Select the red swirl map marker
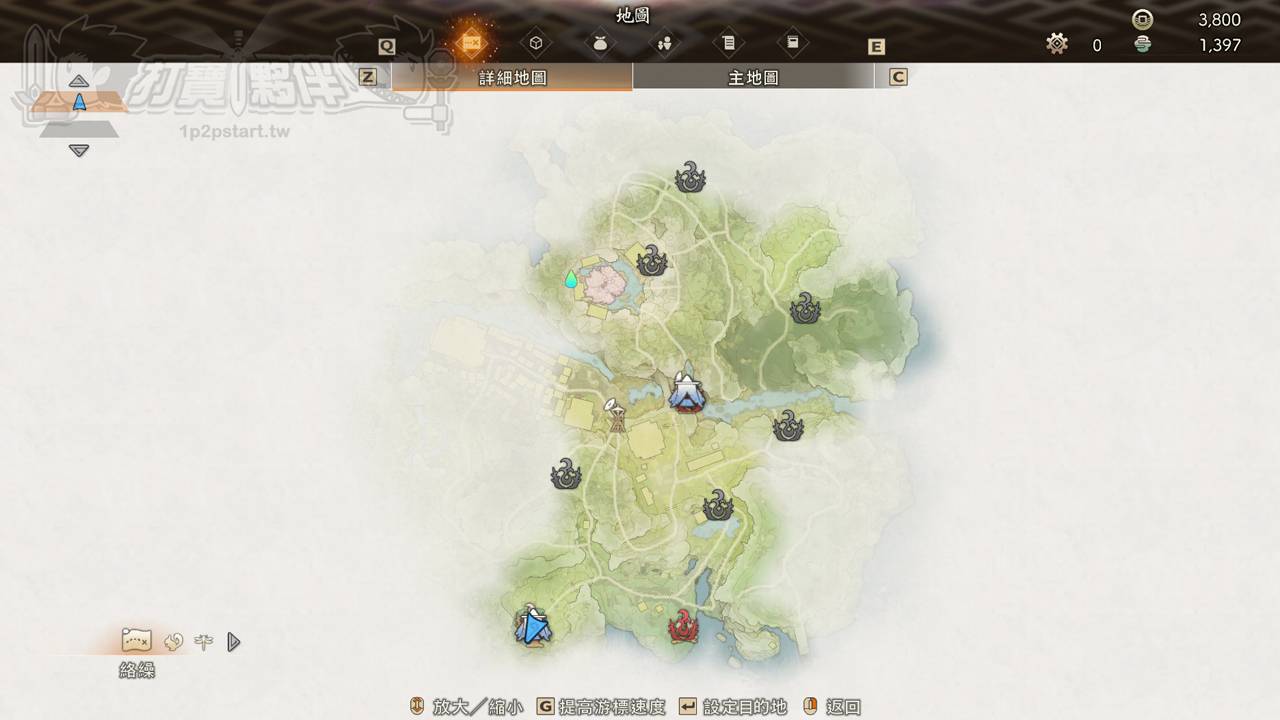Image resolution: width=1280 pixels, height=720 pixels. [683, 627]
